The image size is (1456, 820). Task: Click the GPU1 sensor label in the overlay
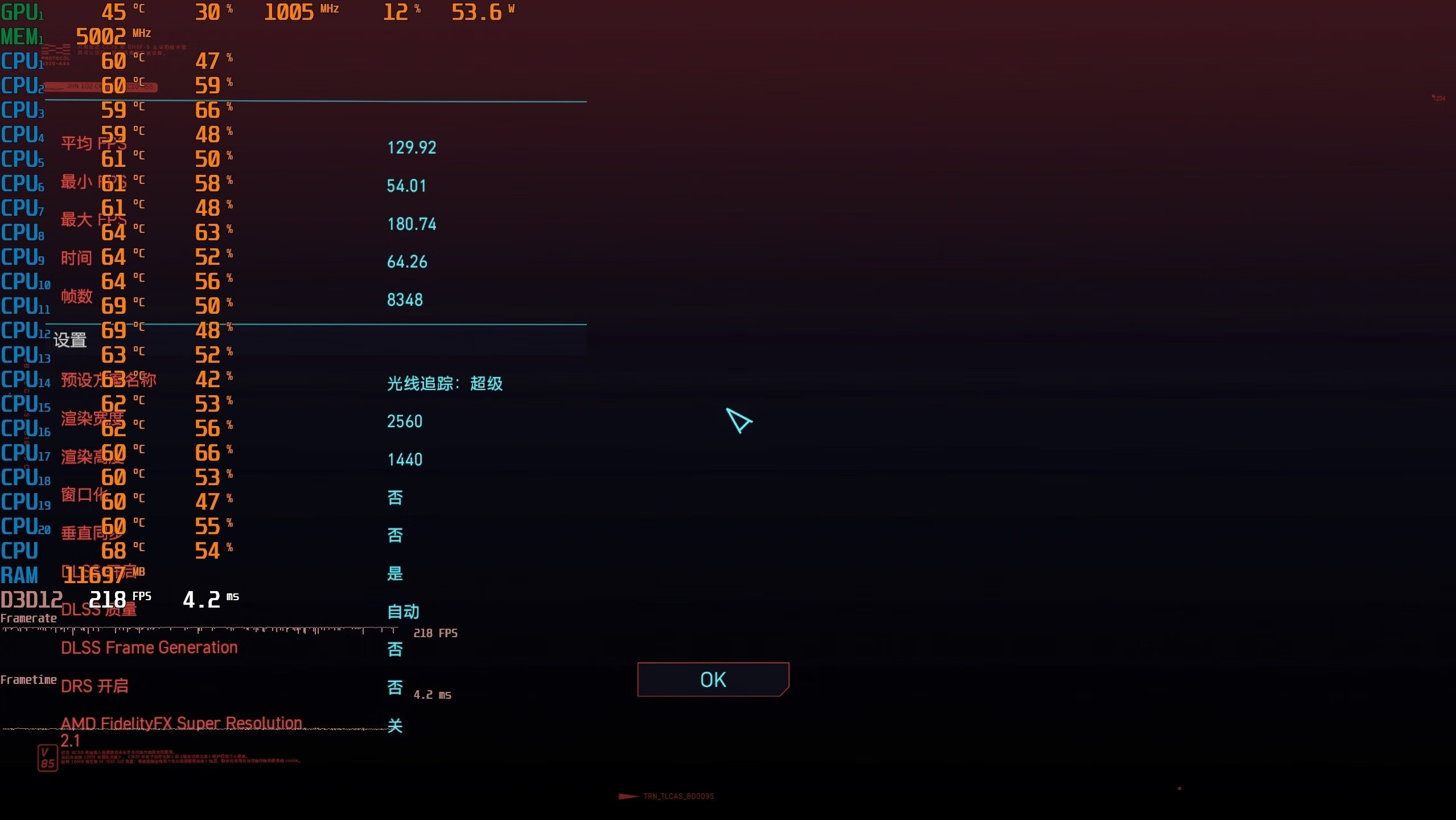(x=23, y=11)
